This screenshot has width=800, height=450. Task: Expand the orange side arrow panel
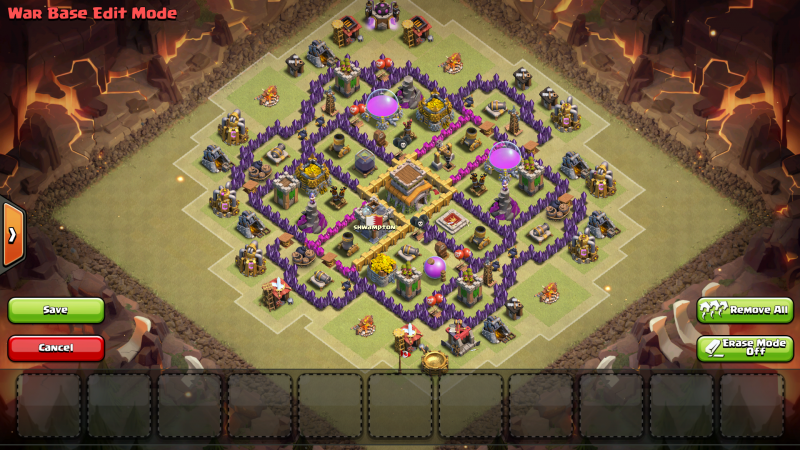pos(12,234)
